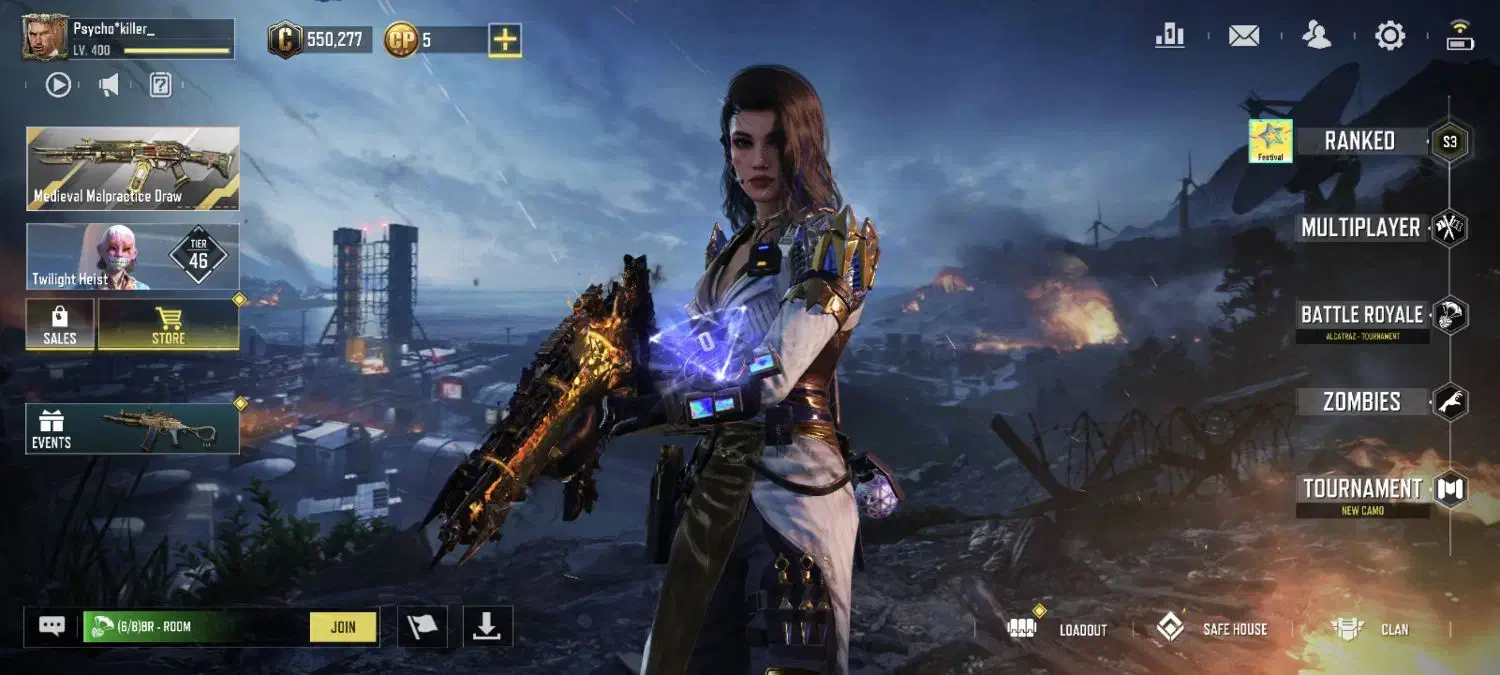This screenshot has height=675, width=1500.
Task: Go to the Store
Action: [x=168, y=325]
